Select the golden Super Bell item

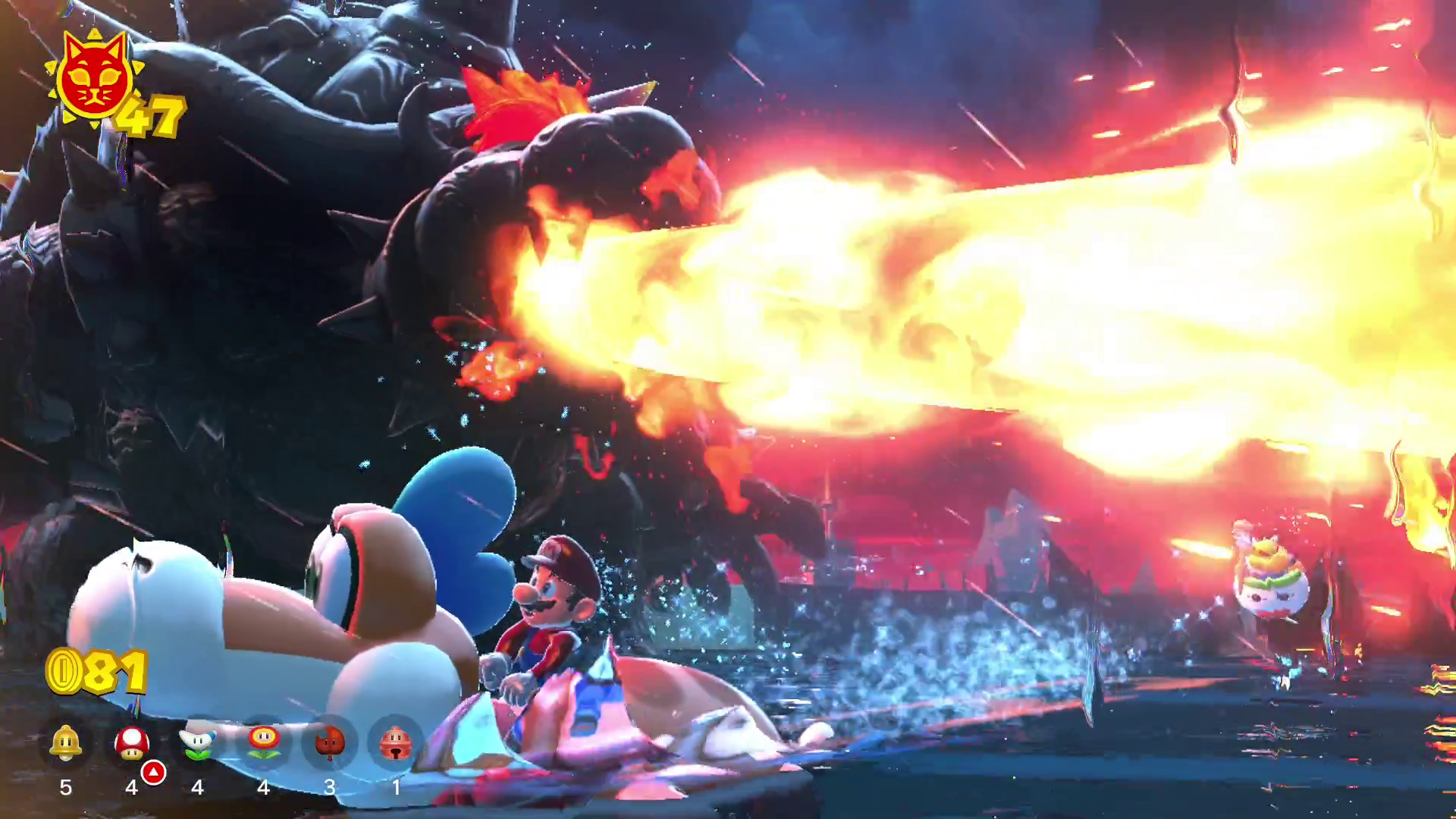66,742
